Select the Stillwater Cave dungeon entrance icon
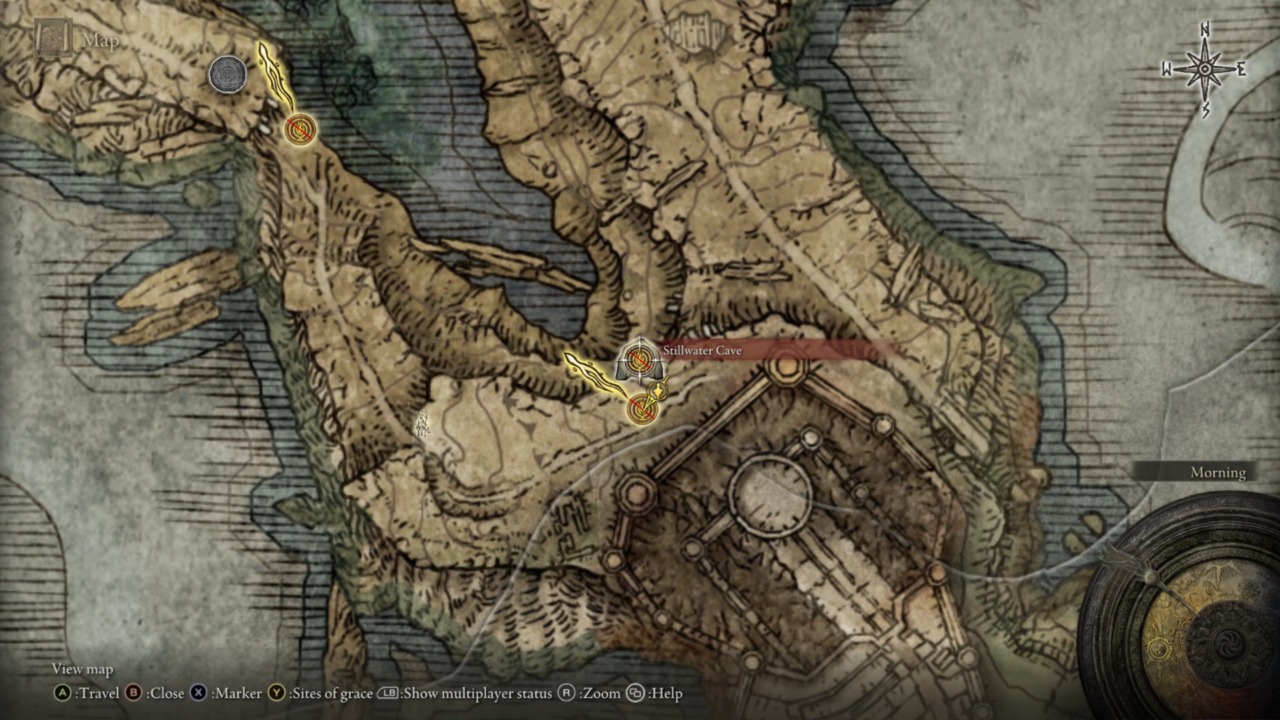1280x720 pixels. pos(638,358)
